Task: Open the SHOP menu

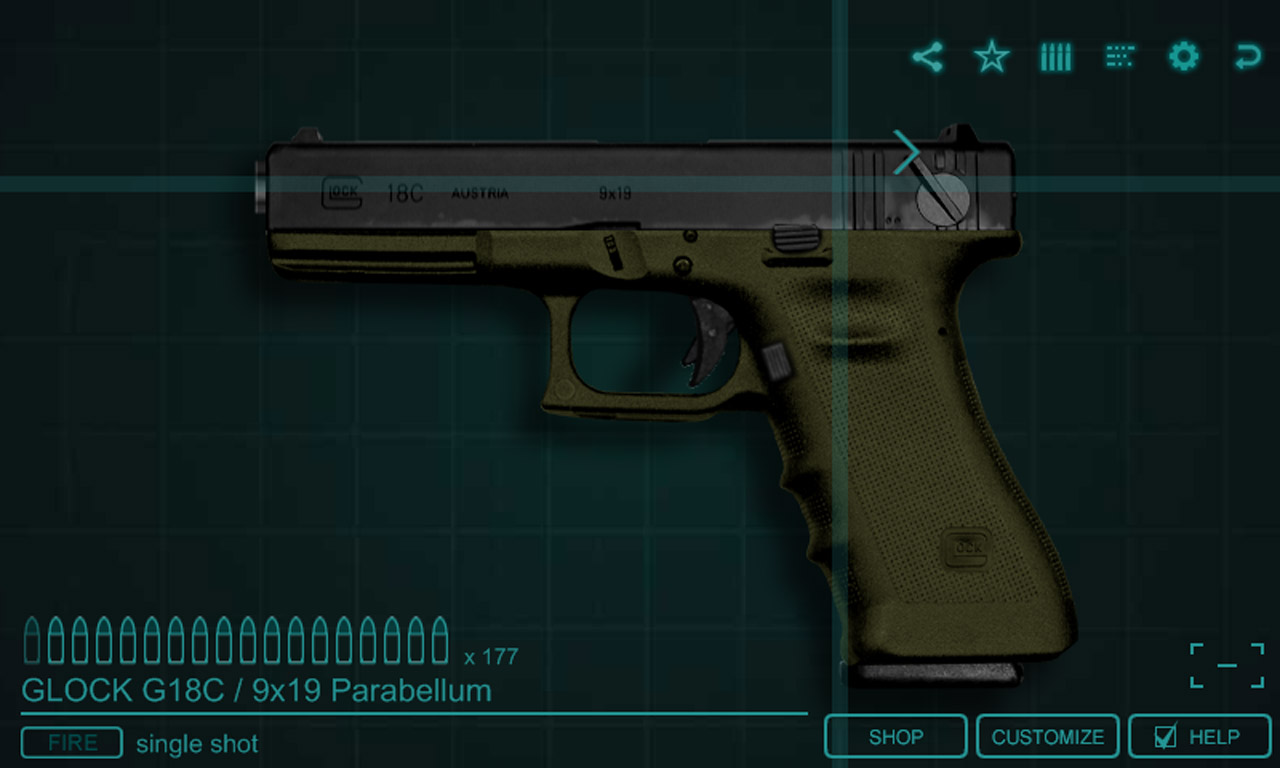Action: 895,737
